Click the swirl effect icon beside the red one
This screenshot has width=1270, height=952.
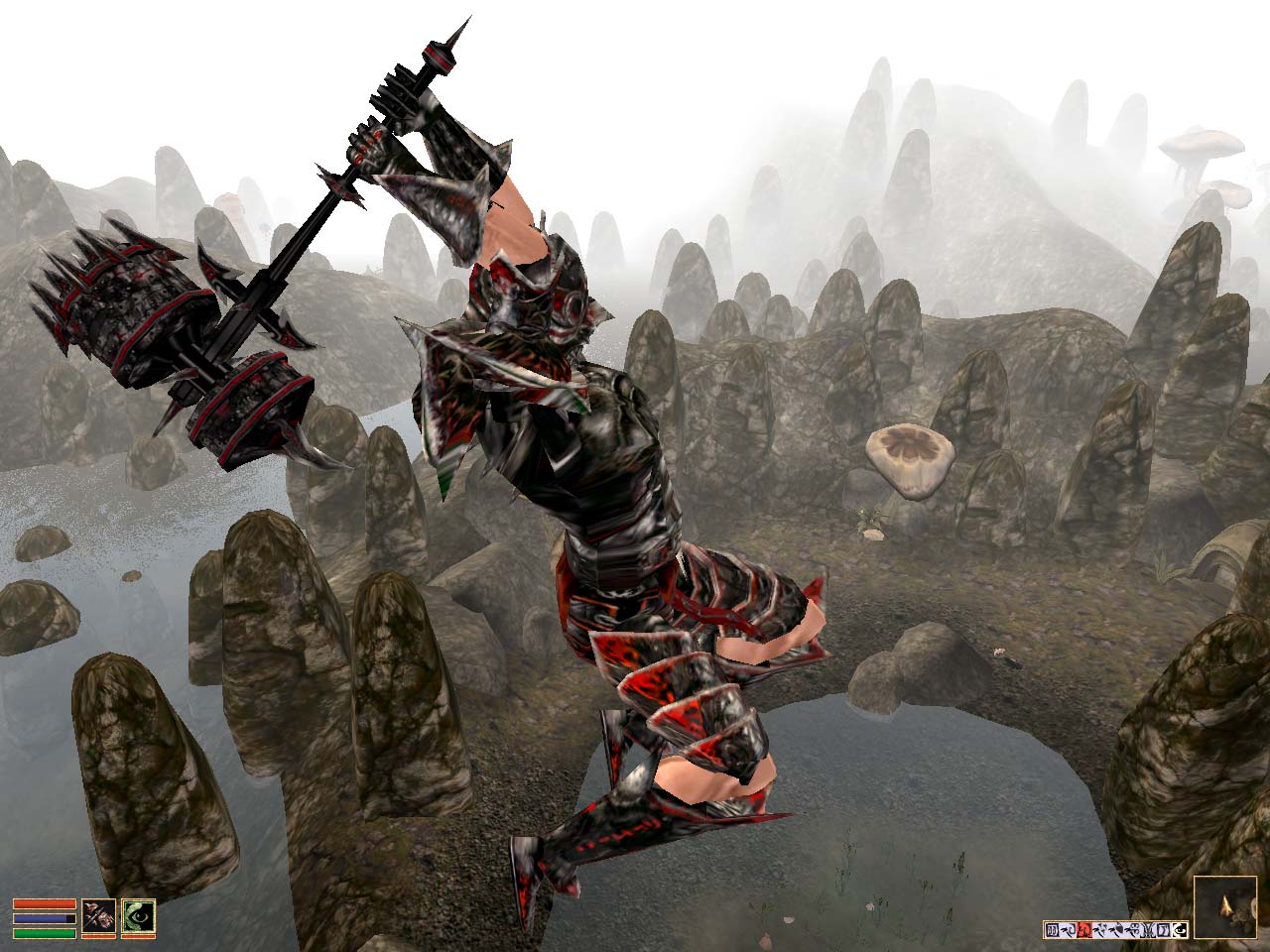[x=1100, y=930]
